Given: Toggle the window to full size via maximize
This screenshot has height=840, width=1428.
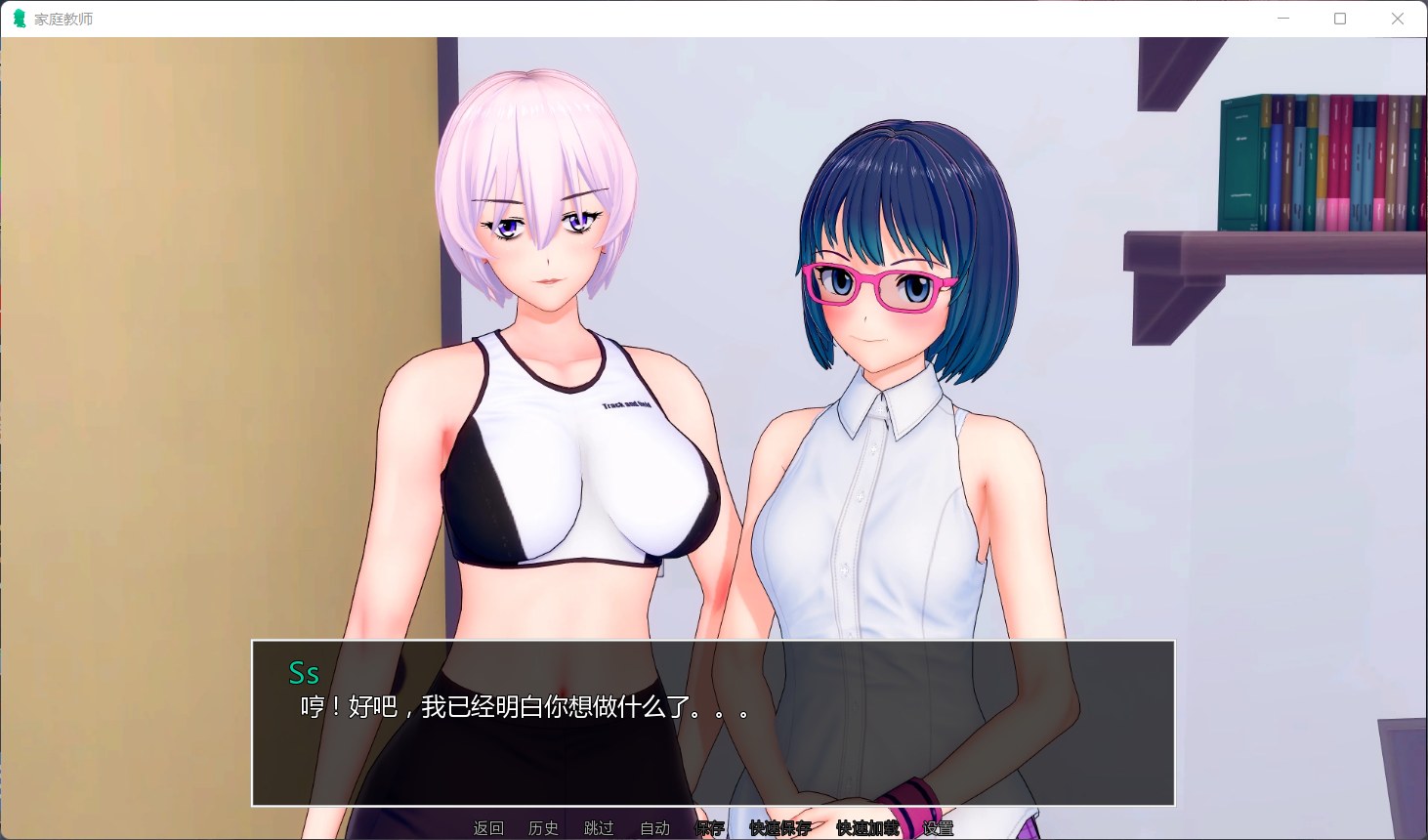Looking at the screenshot, I should [1340, 18].
